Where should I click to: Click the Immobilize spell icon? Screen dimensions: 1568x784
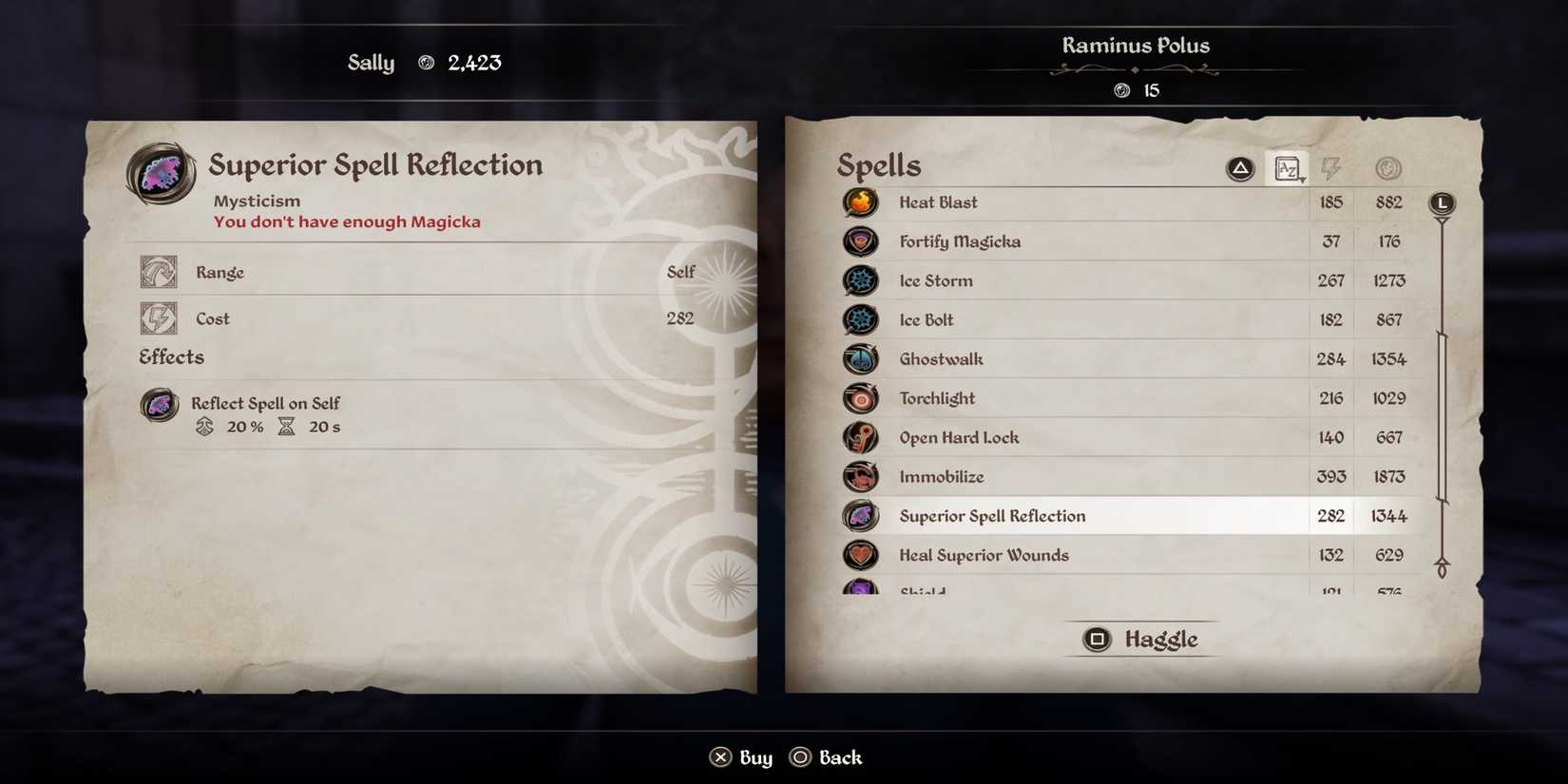pyautogui.click(x=860, y=476)
